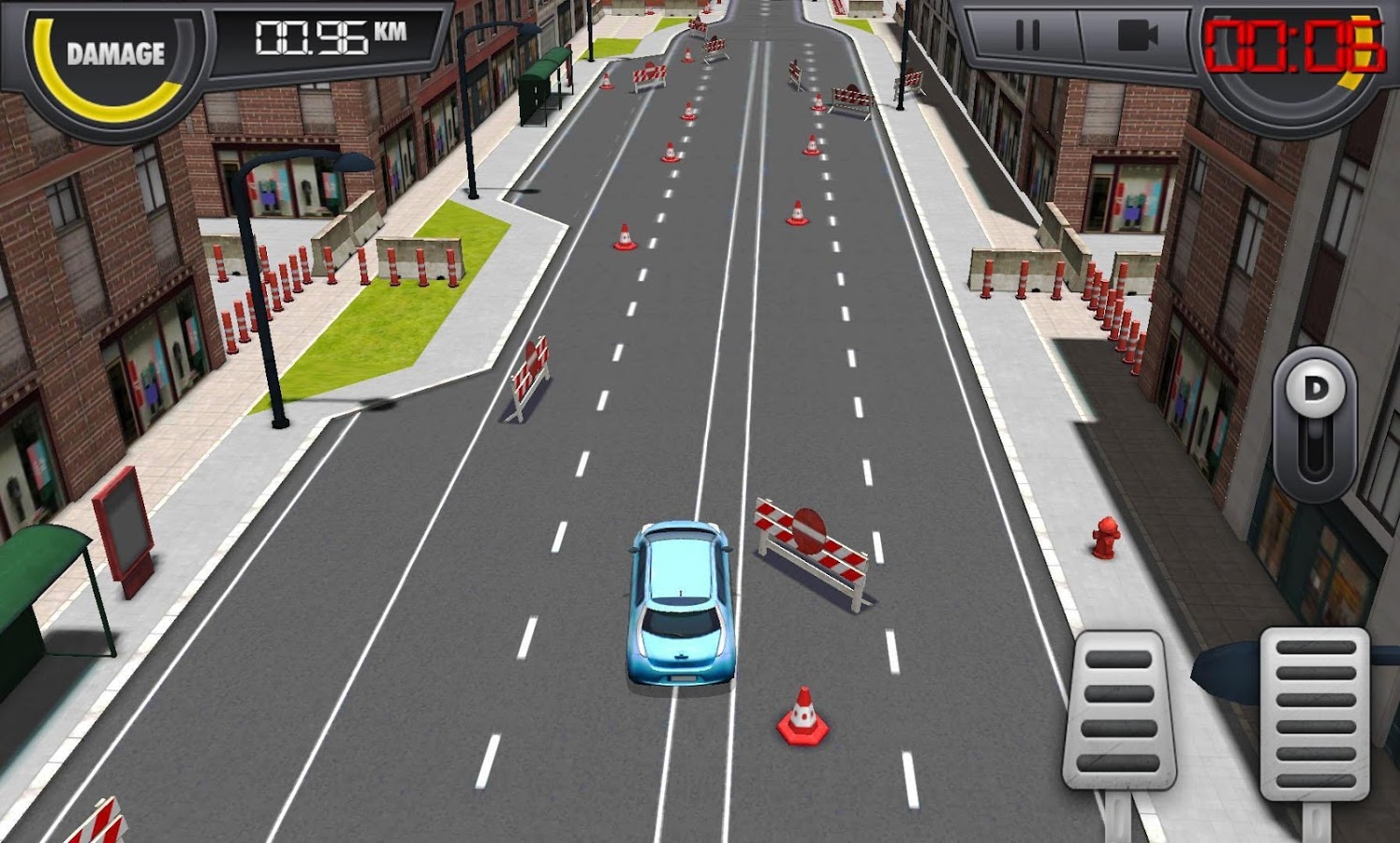The height and width of the screenshot is (843, 1400).
Task: Click the traffic cone near the car
Action: point(801,717)
